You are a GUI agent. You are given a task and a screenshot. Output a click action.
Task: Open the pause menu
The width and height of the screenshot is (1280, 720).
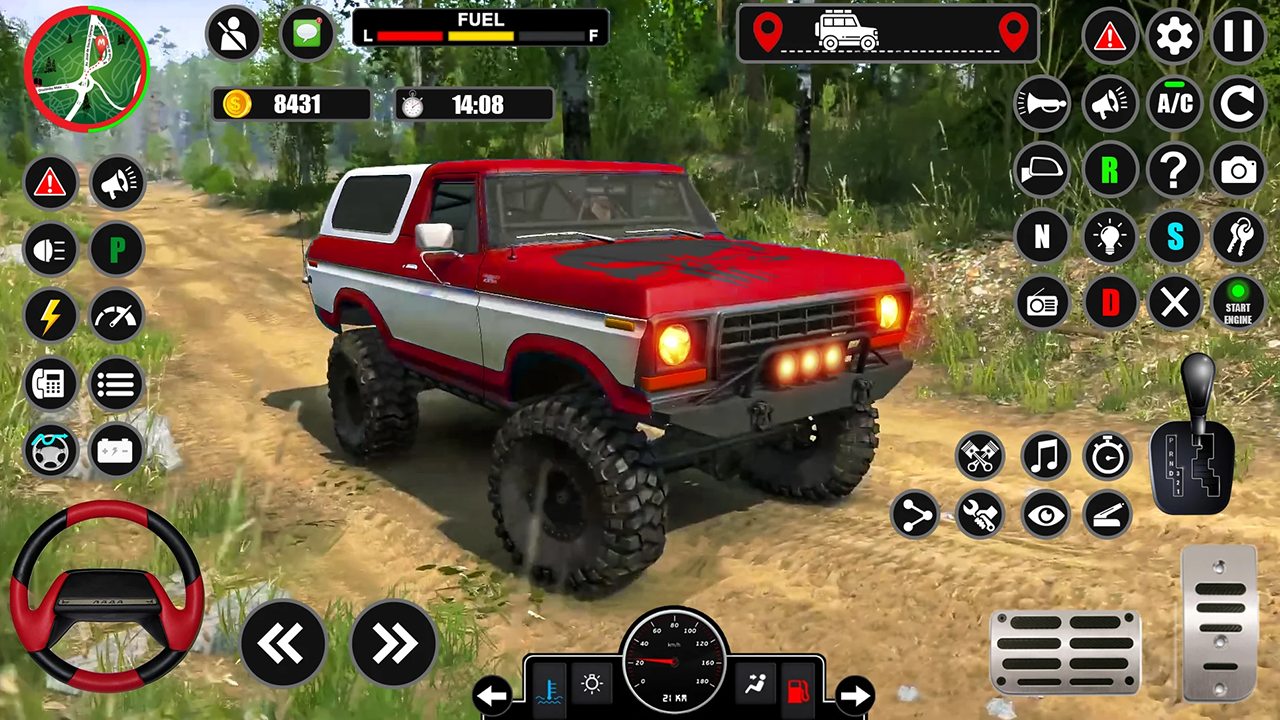[x=1239, y=37]
